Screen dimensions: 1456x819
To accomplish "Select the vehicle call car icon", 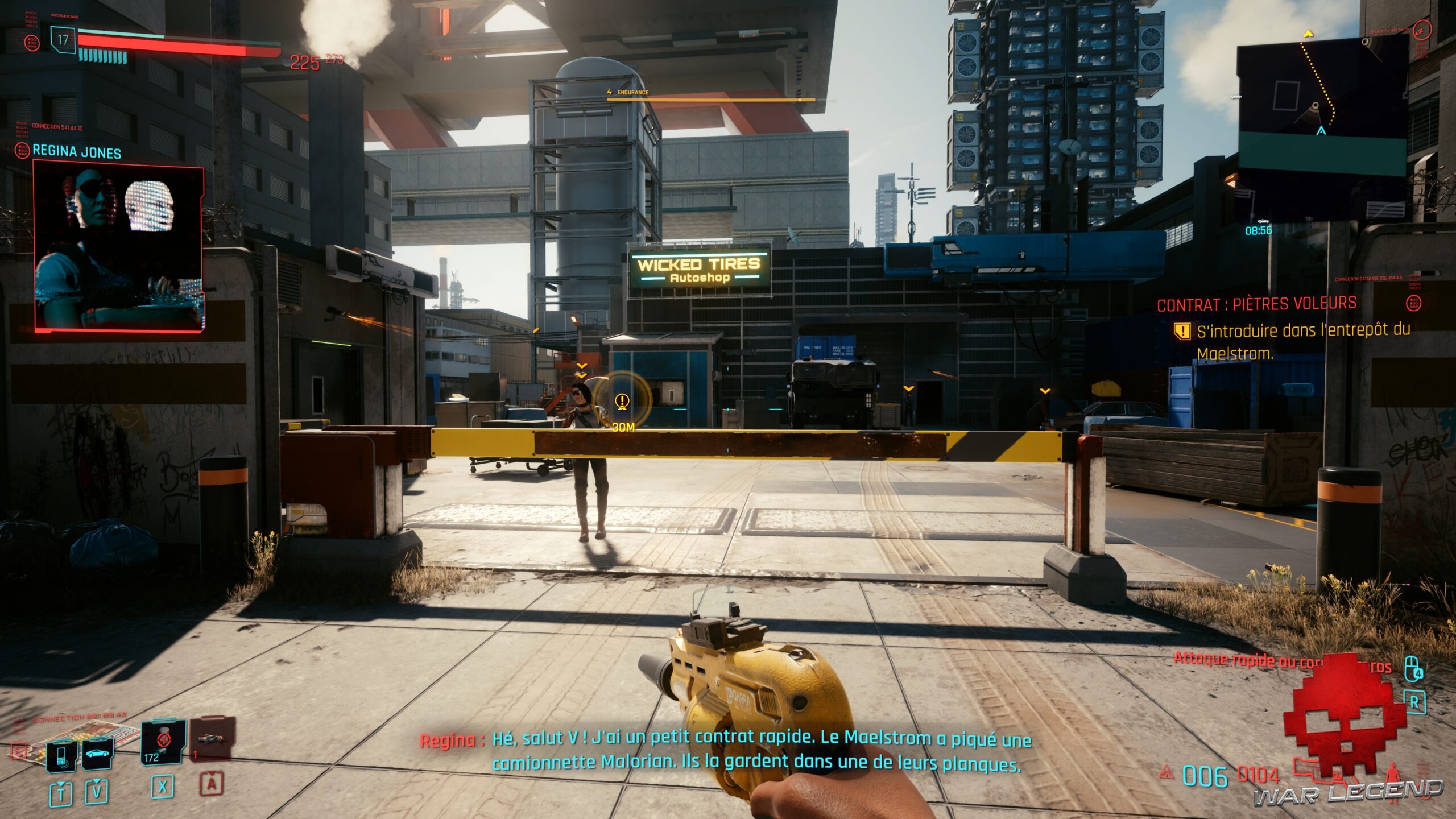I will pyautogui.click(x=97, y=754).
